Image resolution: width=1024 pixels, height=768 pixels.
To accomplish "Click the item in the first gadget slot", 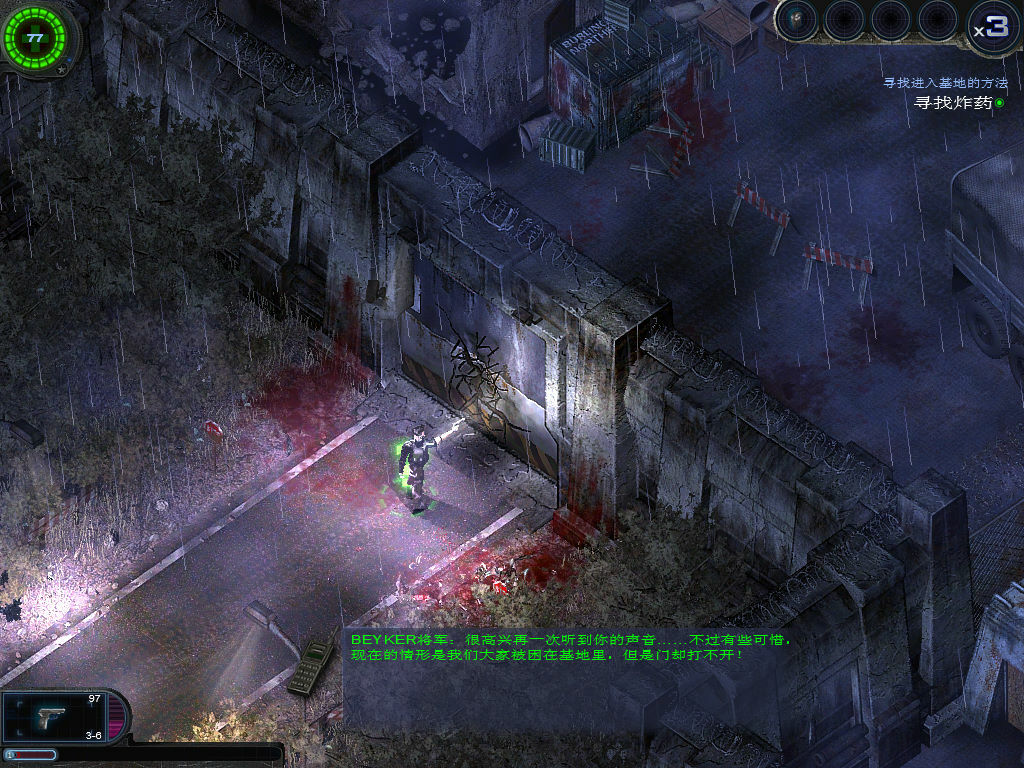I will point(798,20).
